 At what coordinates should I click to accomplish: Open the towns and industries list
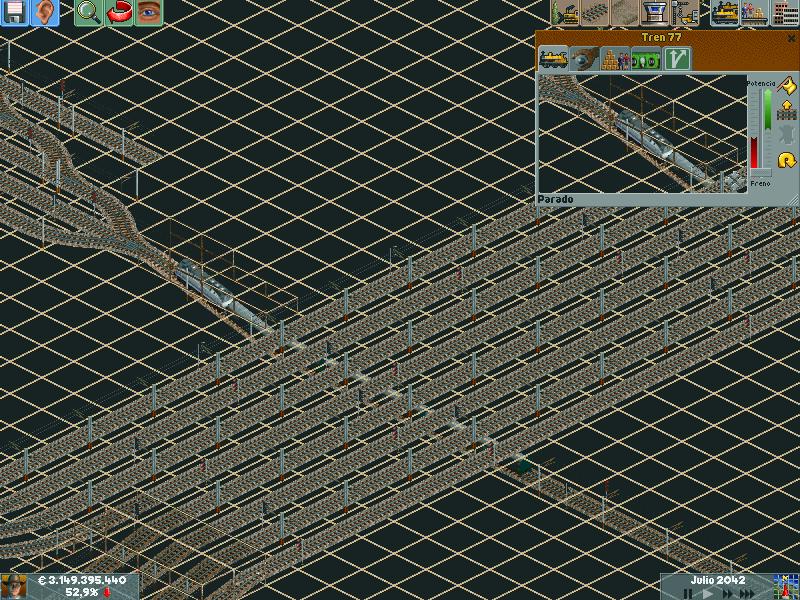[x=785, y=13]
